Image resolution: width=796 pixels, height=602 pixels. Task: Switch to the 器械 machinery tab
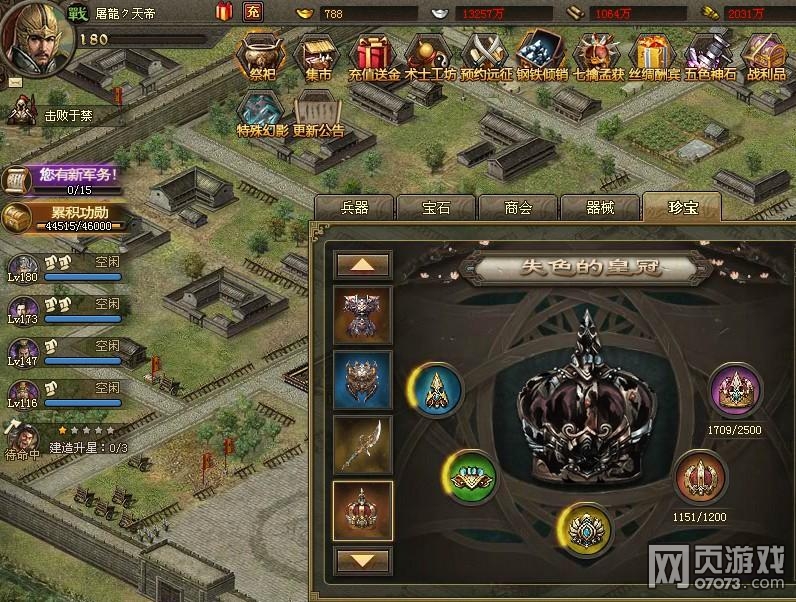click(600, 207)
